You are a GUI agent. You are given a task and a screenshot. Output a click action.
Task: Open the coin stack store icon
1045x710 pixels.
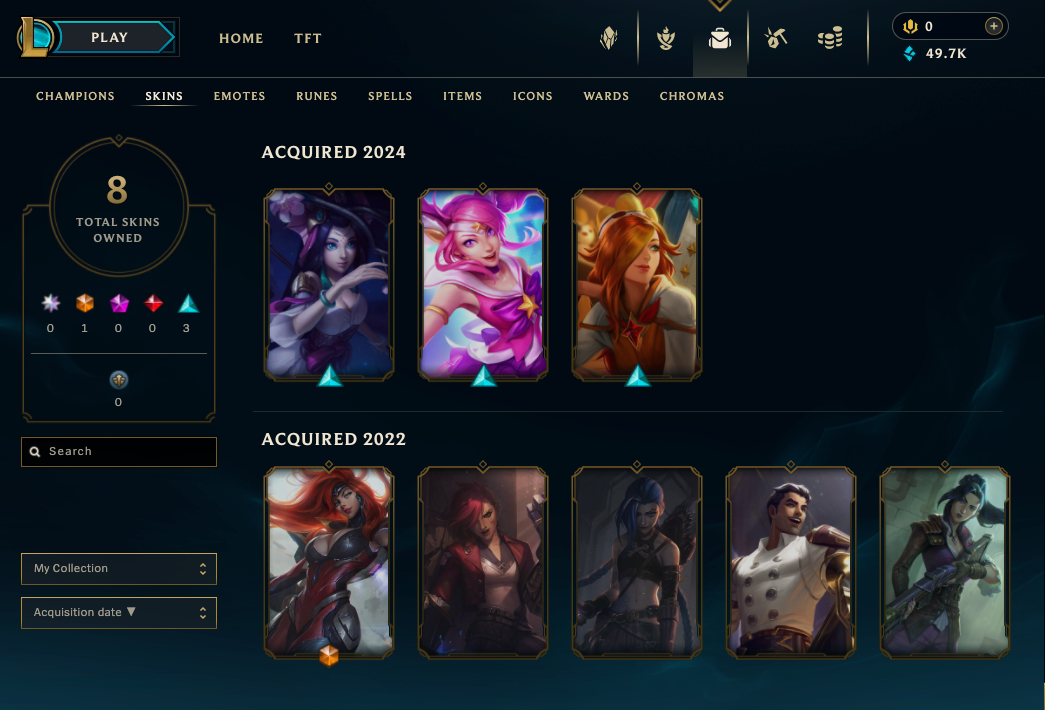tap(829, 38)
